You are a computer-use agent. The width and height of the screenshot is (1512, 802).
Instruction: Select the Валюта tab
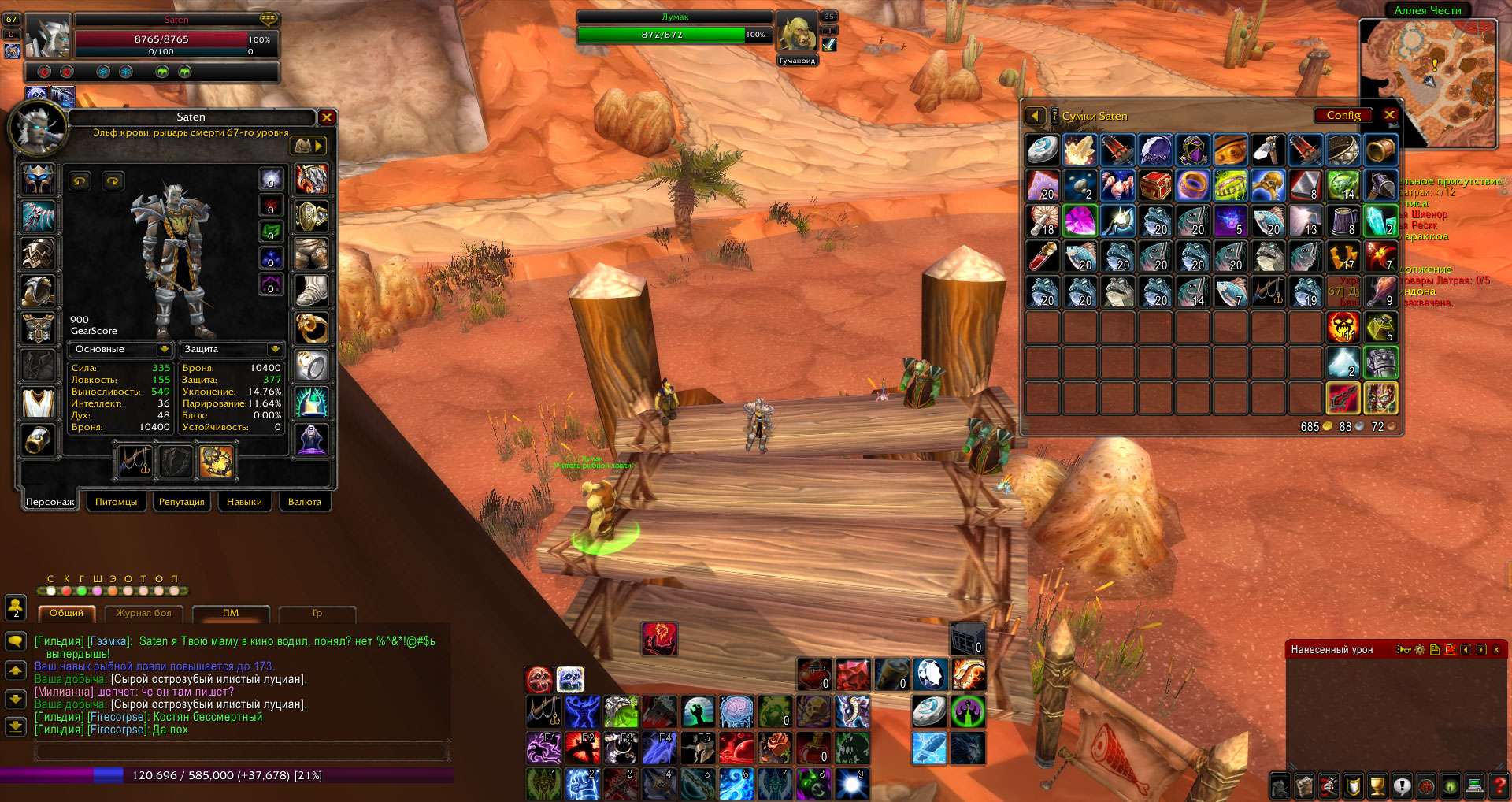(x=305, y=502)
